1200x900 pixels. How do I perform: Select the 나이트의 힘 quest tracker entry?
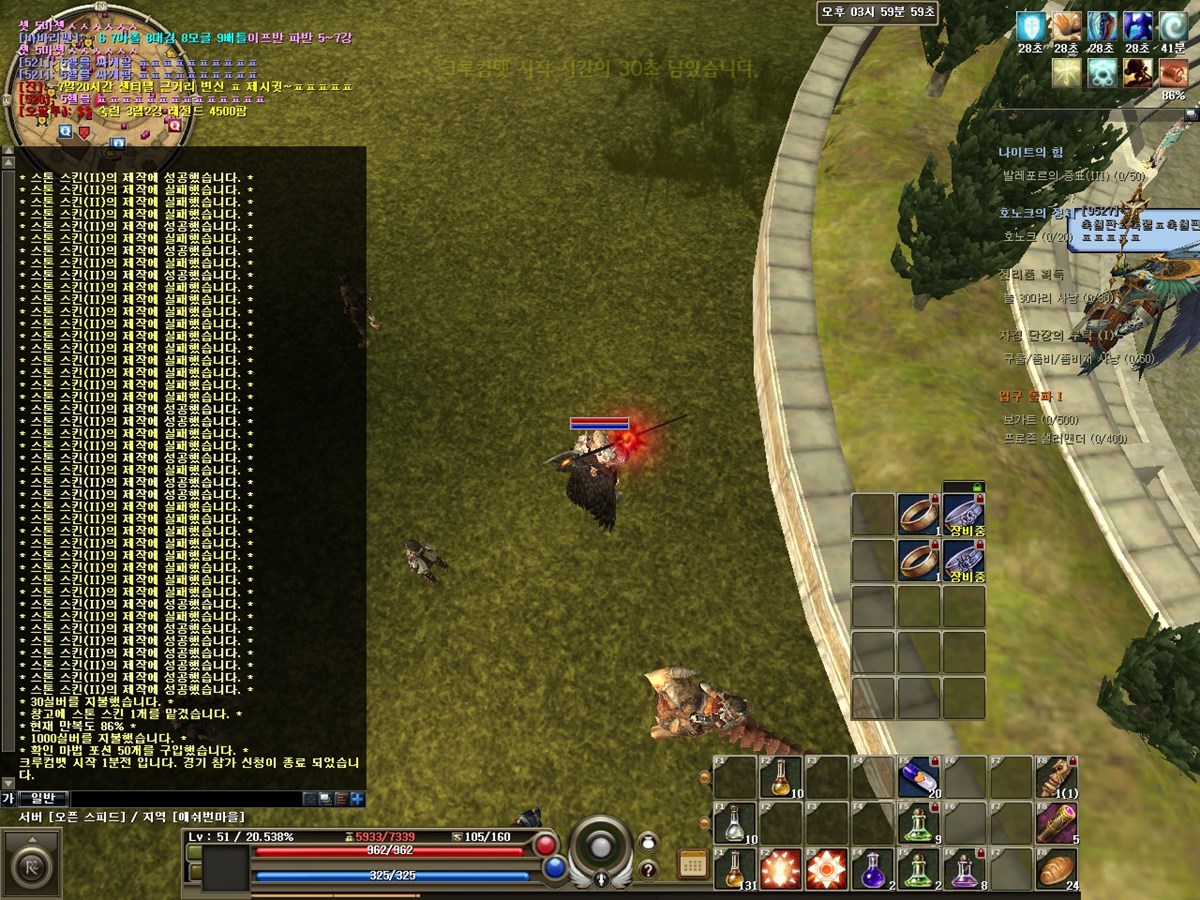[x=1030, y=152]
